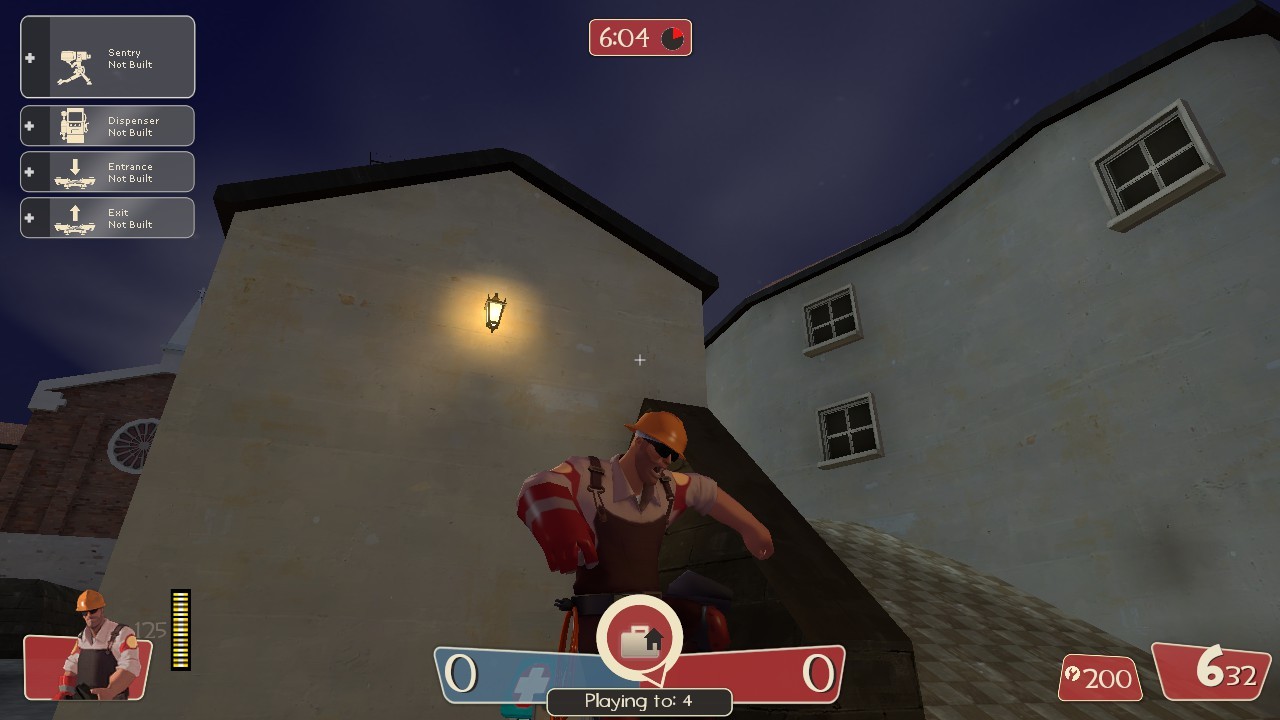Click the Teleporter Exit icon
Viewport: 1280px width, 720px height.
click(x=76, y=217)
